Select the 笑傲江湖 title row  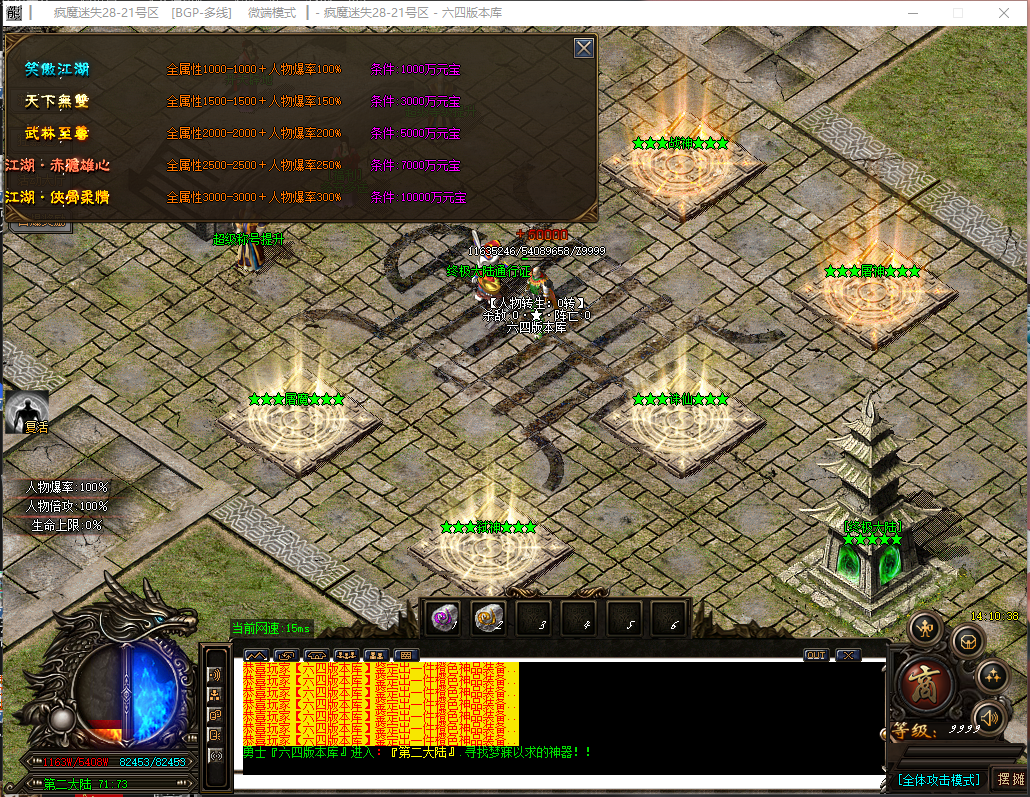point(57,70)
